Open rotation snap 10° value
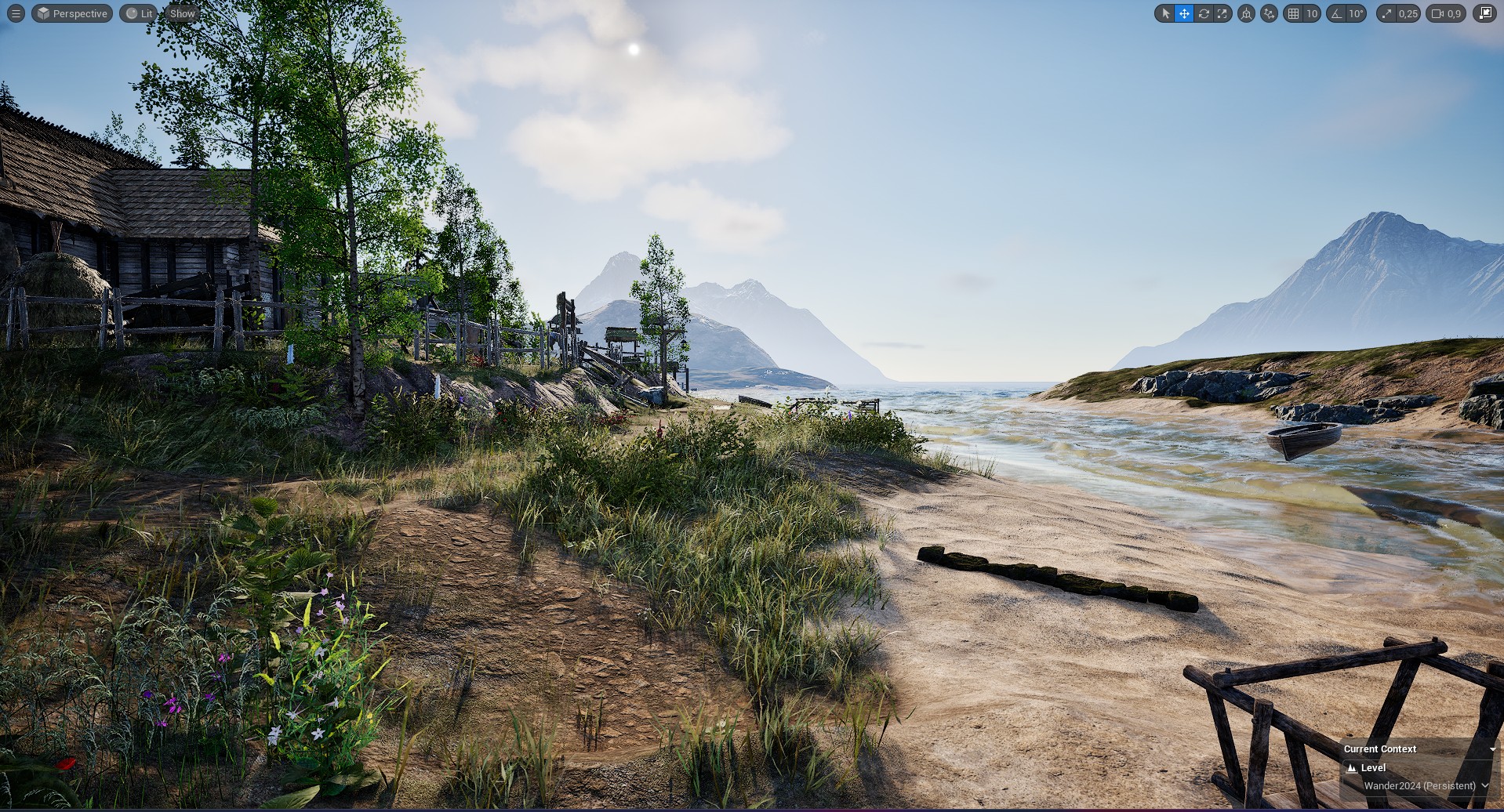 (1356, 13)
